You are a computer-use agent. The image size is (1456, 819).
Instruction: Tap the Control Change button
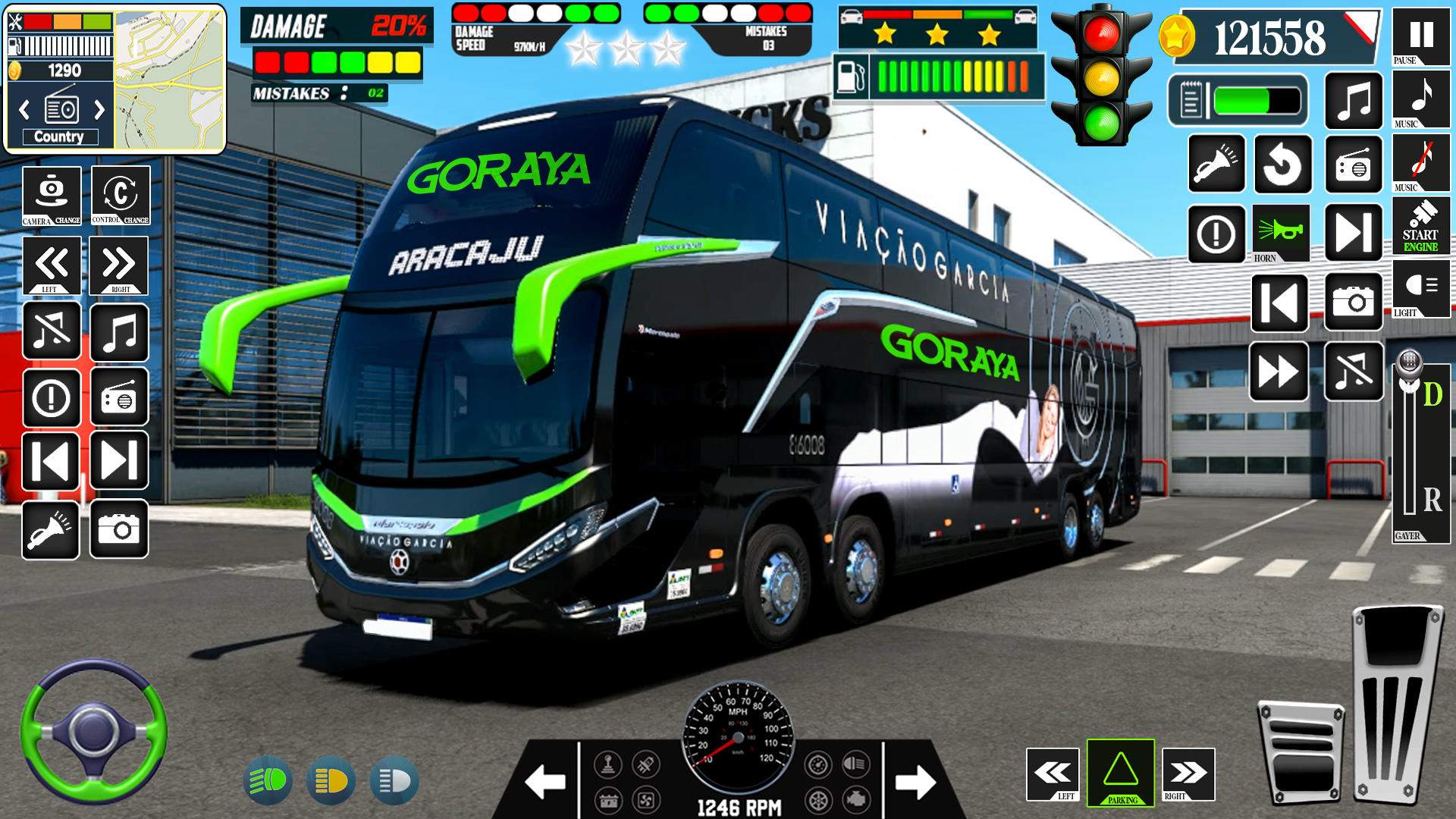click(x=121, y=196)
